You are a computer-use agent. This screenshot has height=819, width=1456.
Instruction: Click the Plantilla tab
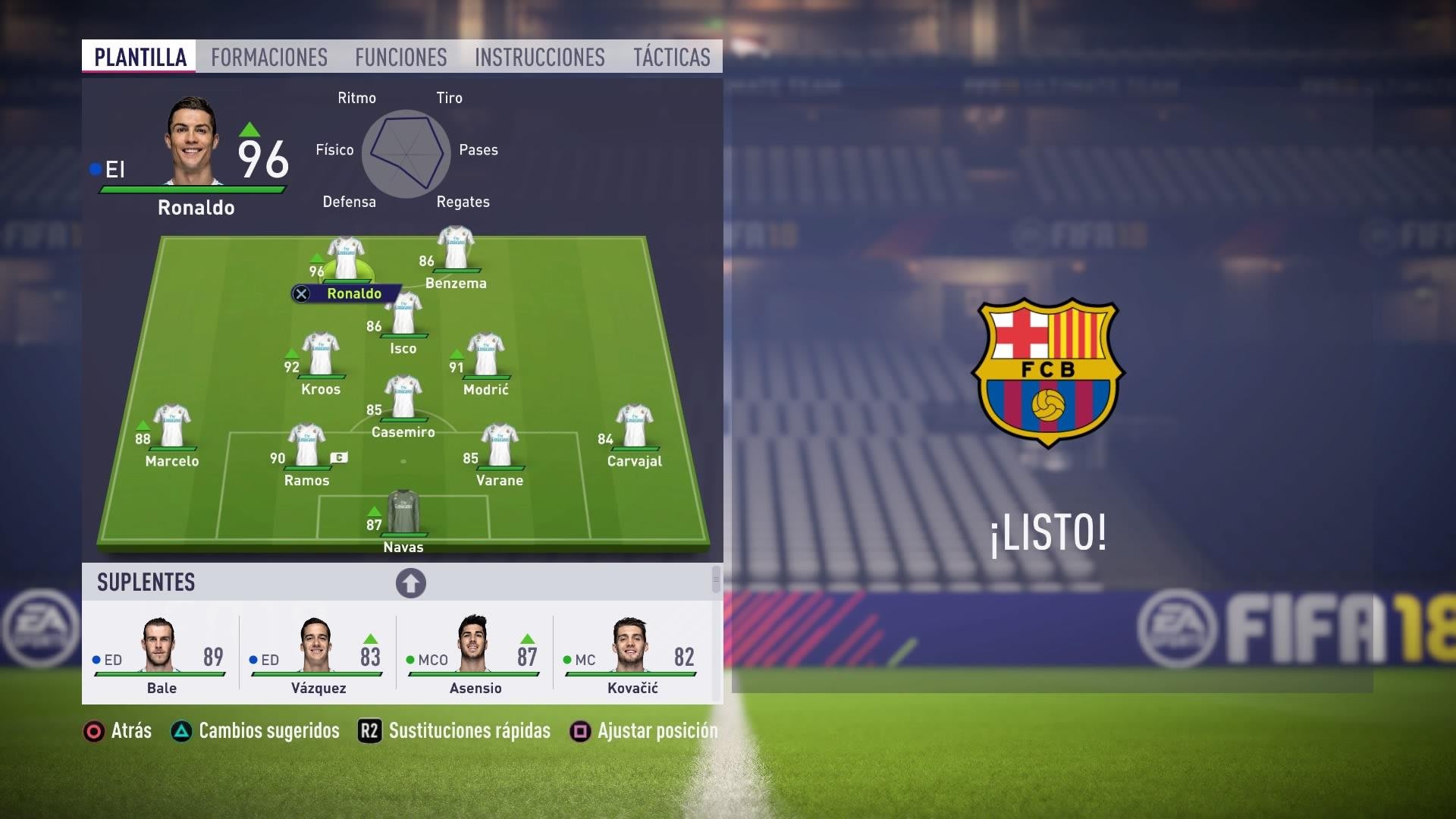tap(140, 57)
